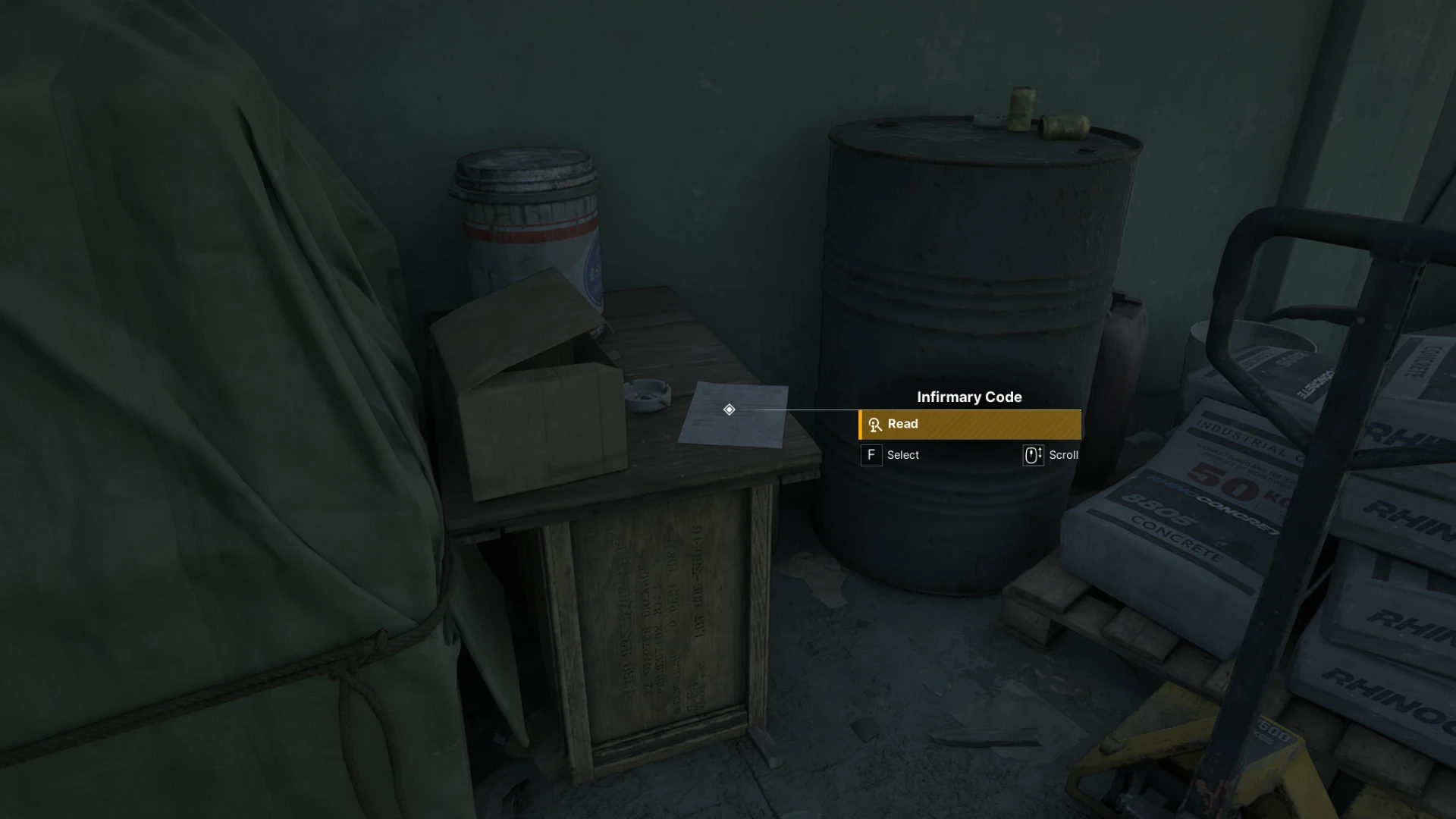Viewport: 1456px width, 819px height.
Task: Choose the Read option for Infirmary Code
Action: 969,425
